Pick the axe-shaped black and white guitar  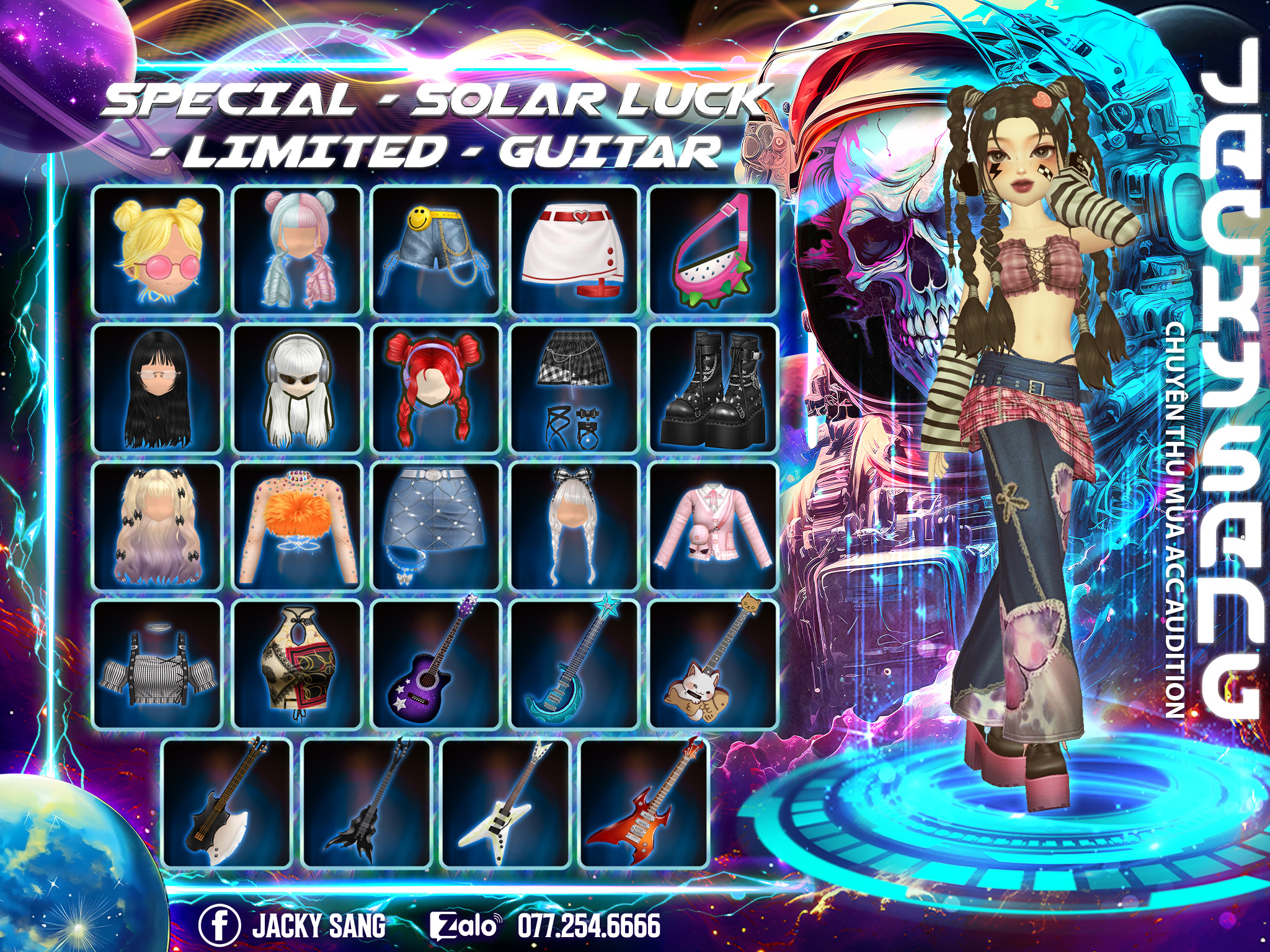[x=227, y=803]
